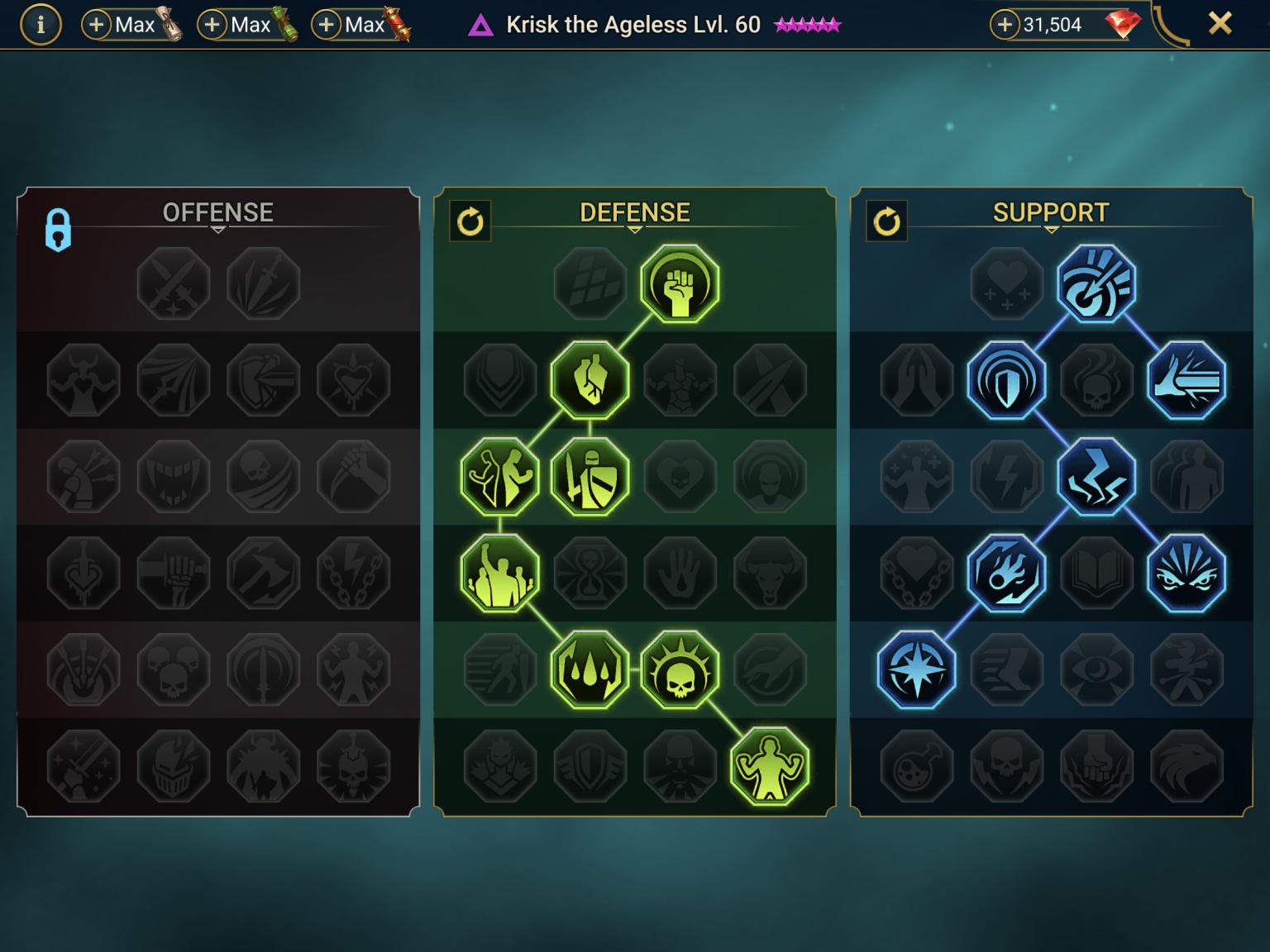Add divine red mastery scrolls
This screenshot has width=1270, height=952.
(327, 25)
